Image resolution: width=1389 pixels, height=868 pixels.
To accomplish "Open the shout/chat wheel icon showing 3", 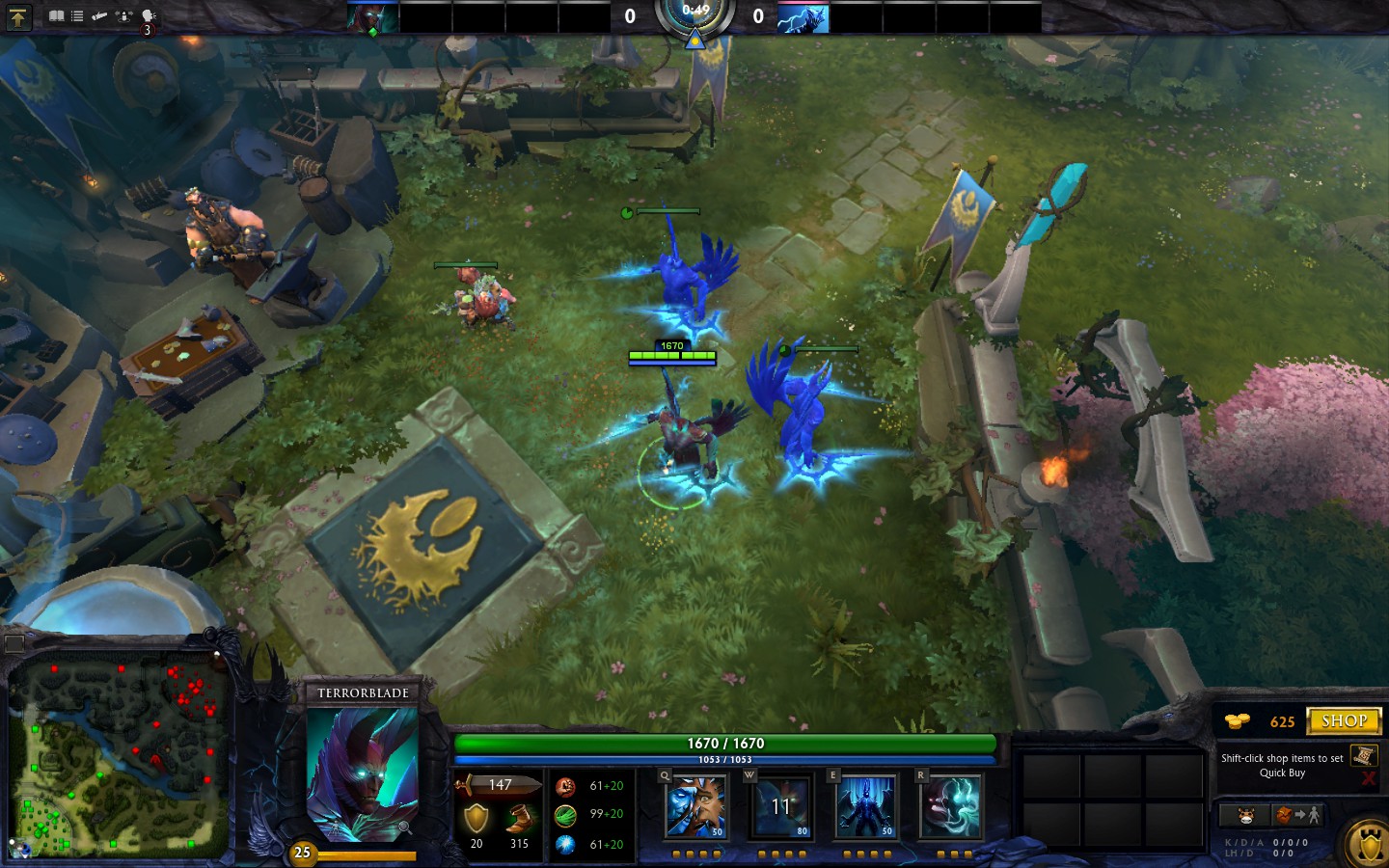I will click(148, 16).
